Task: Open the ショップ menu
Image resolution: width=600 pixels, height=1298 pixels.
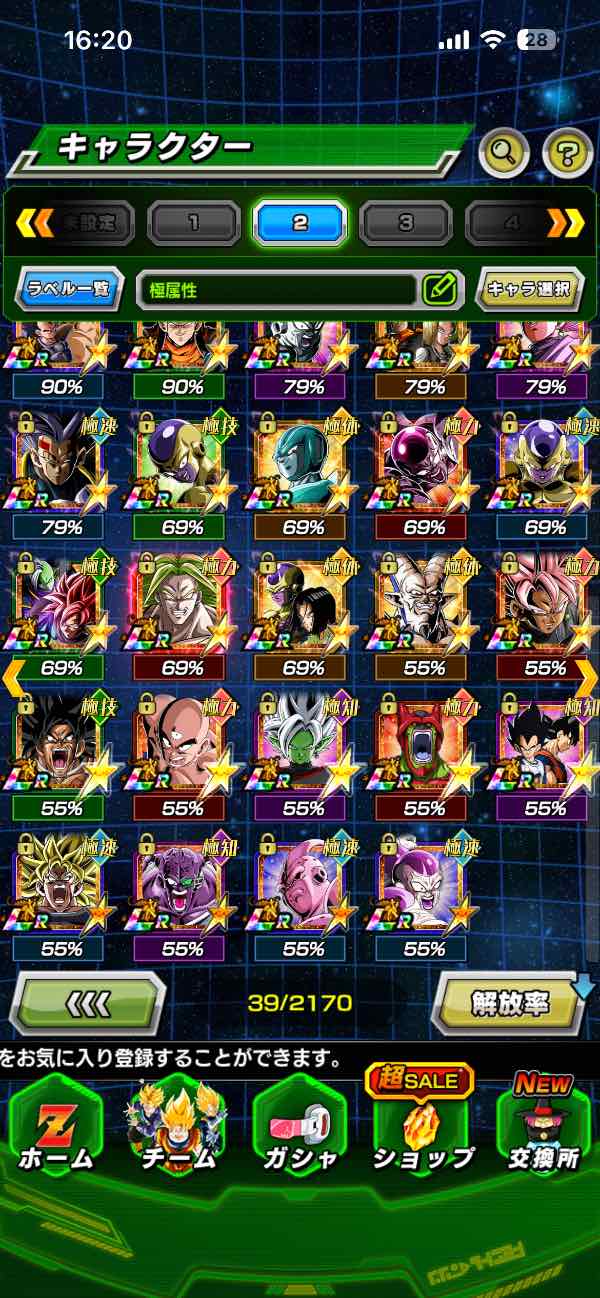Action: [x=422, y=1132]
